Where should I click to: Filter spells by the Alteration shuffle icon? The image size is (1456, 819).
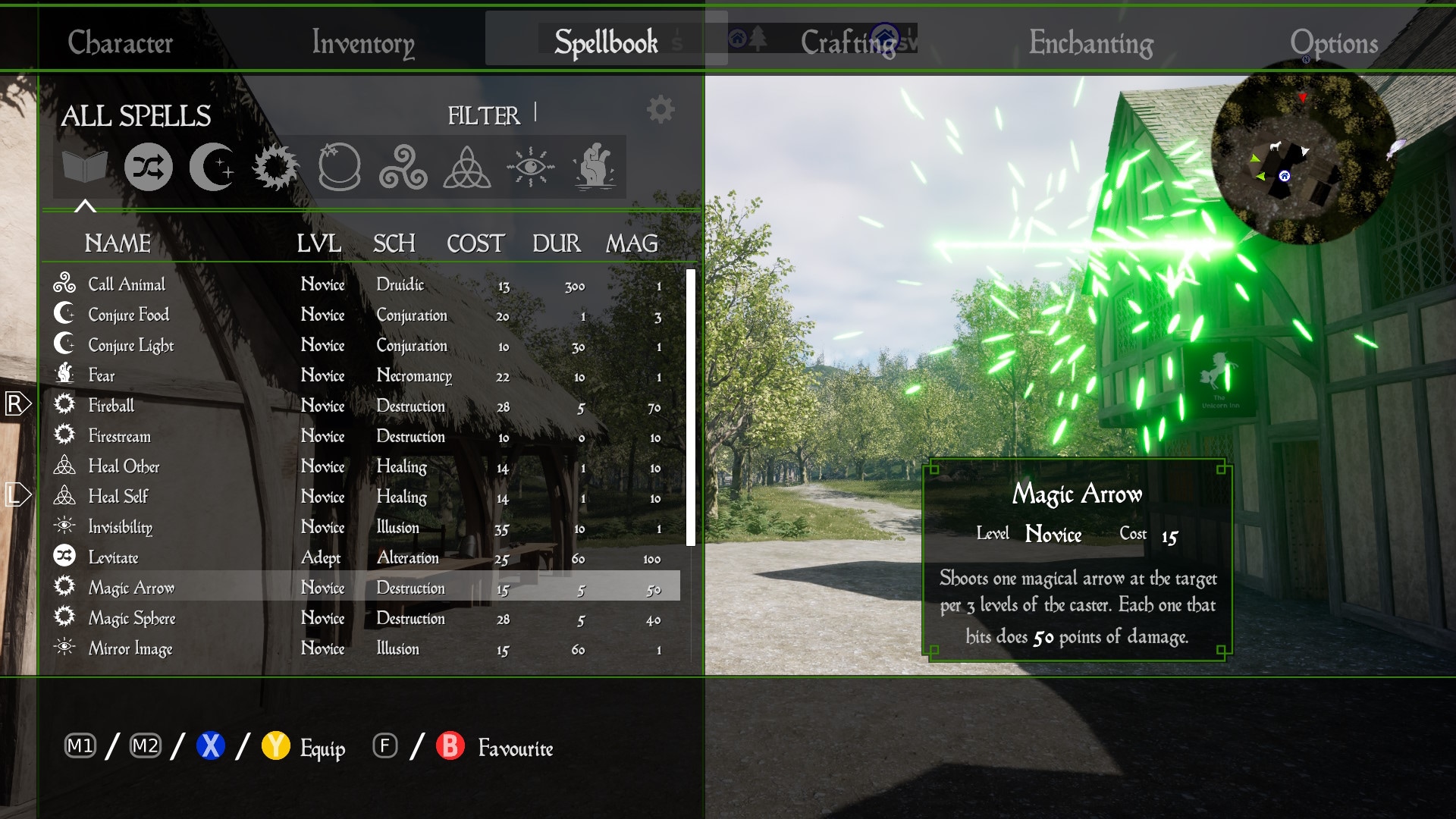point(149,167)
